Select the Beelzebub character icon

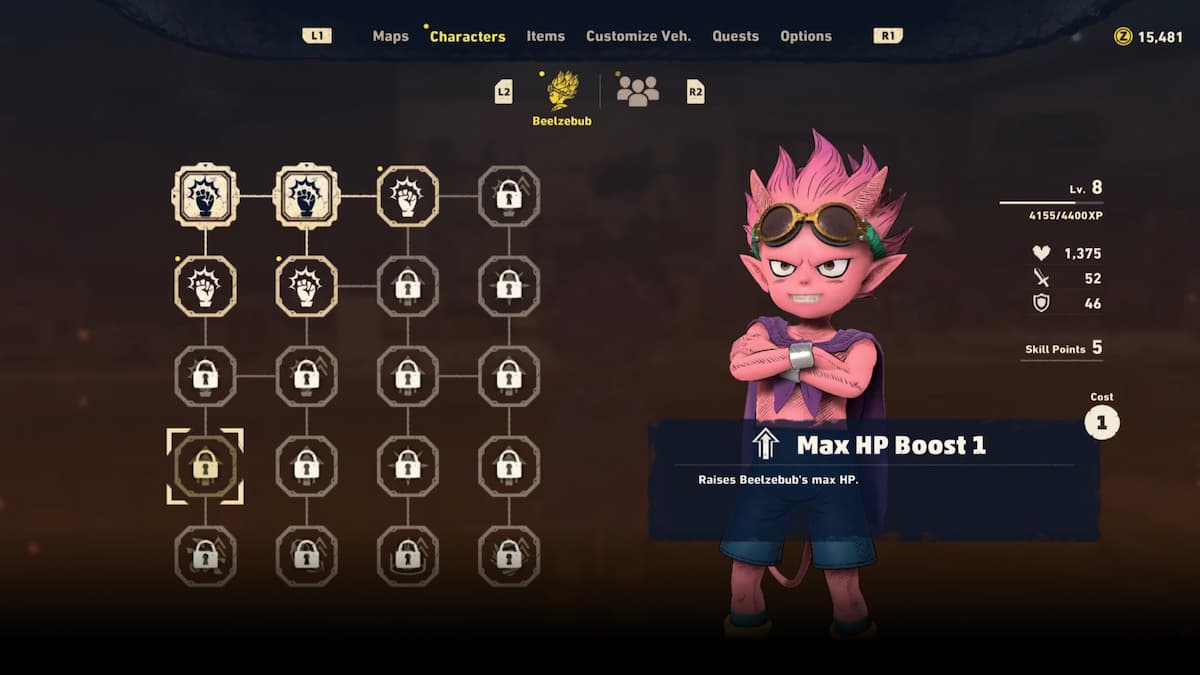click(x=562, y=91)
